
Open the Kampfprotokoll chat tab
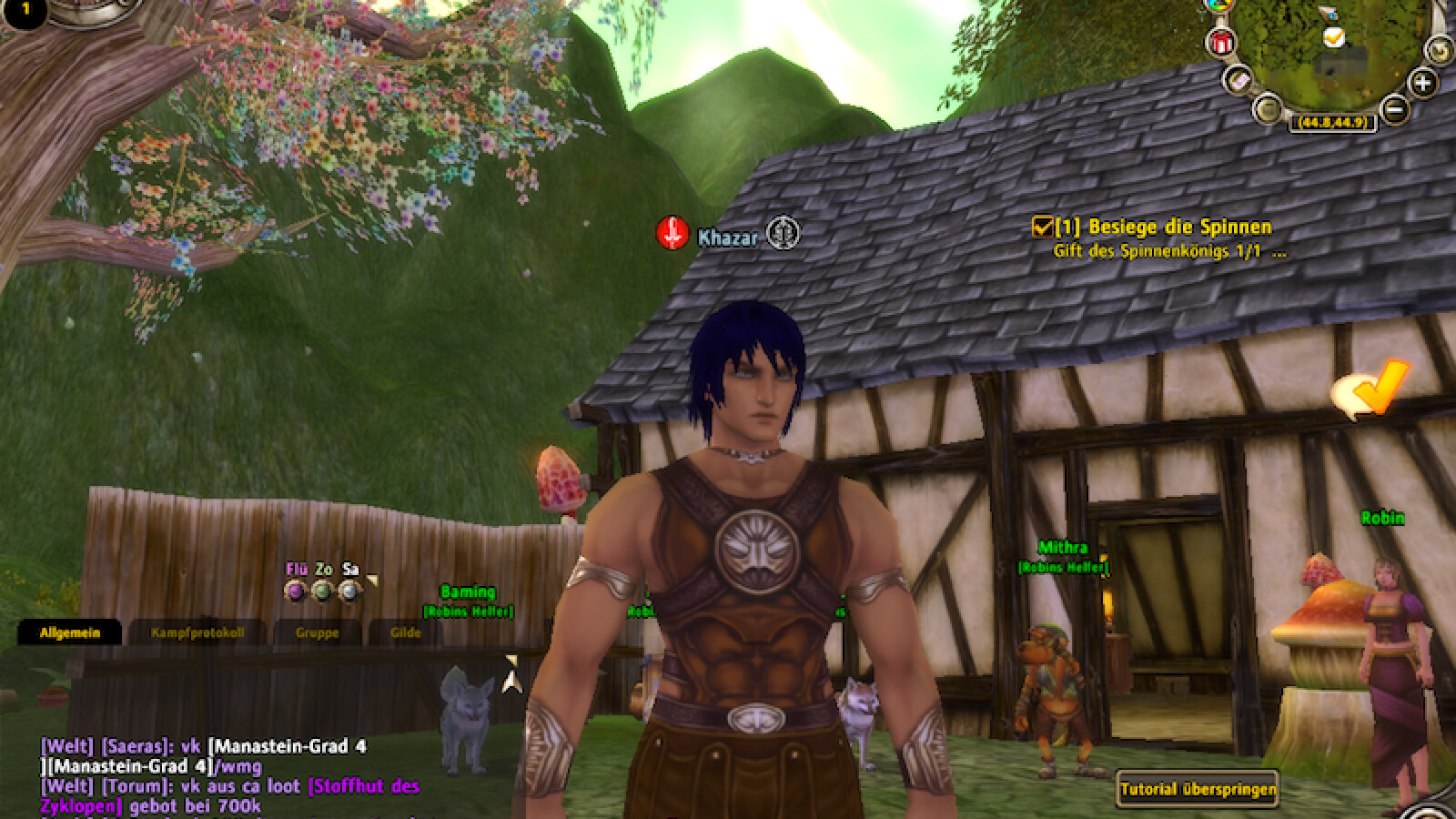[197, 632]
